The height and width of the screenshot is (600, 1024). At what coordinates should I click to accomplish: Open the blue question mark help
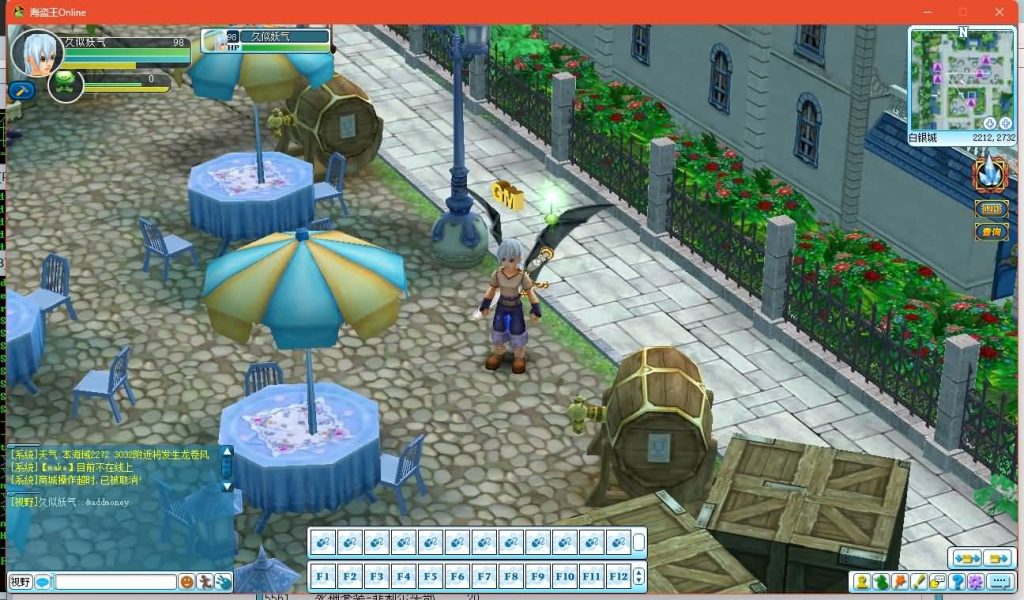tap(957, 582)
